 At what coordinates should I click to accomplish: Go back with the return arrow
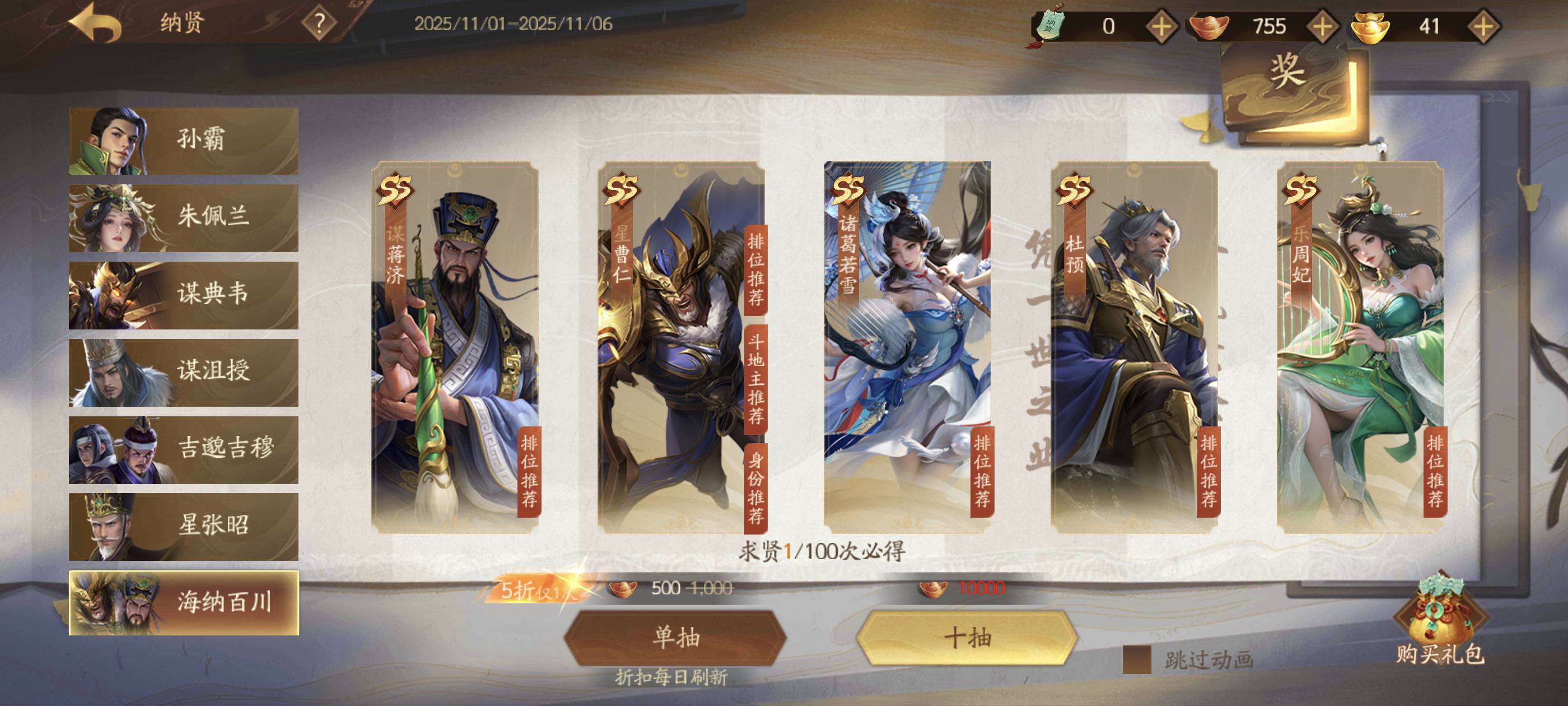[x=96, y=23]
